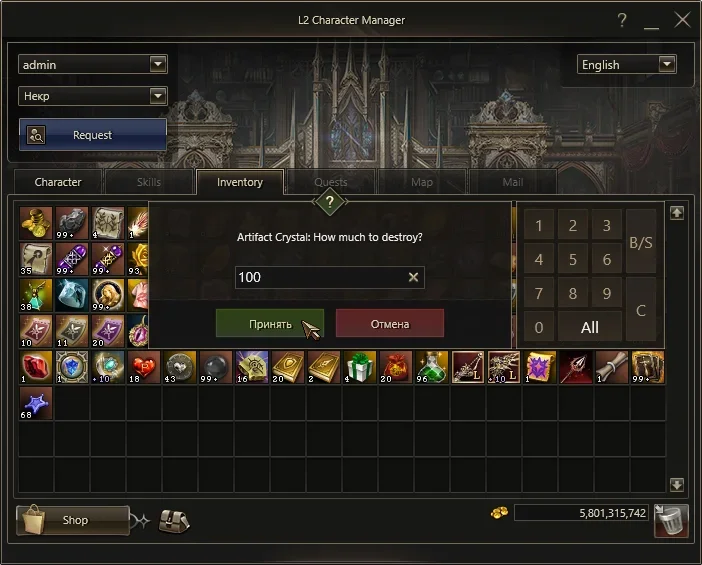702x565 pixels.
Task: Hit the B/S backspace keypad button
Action: point(641,242)
